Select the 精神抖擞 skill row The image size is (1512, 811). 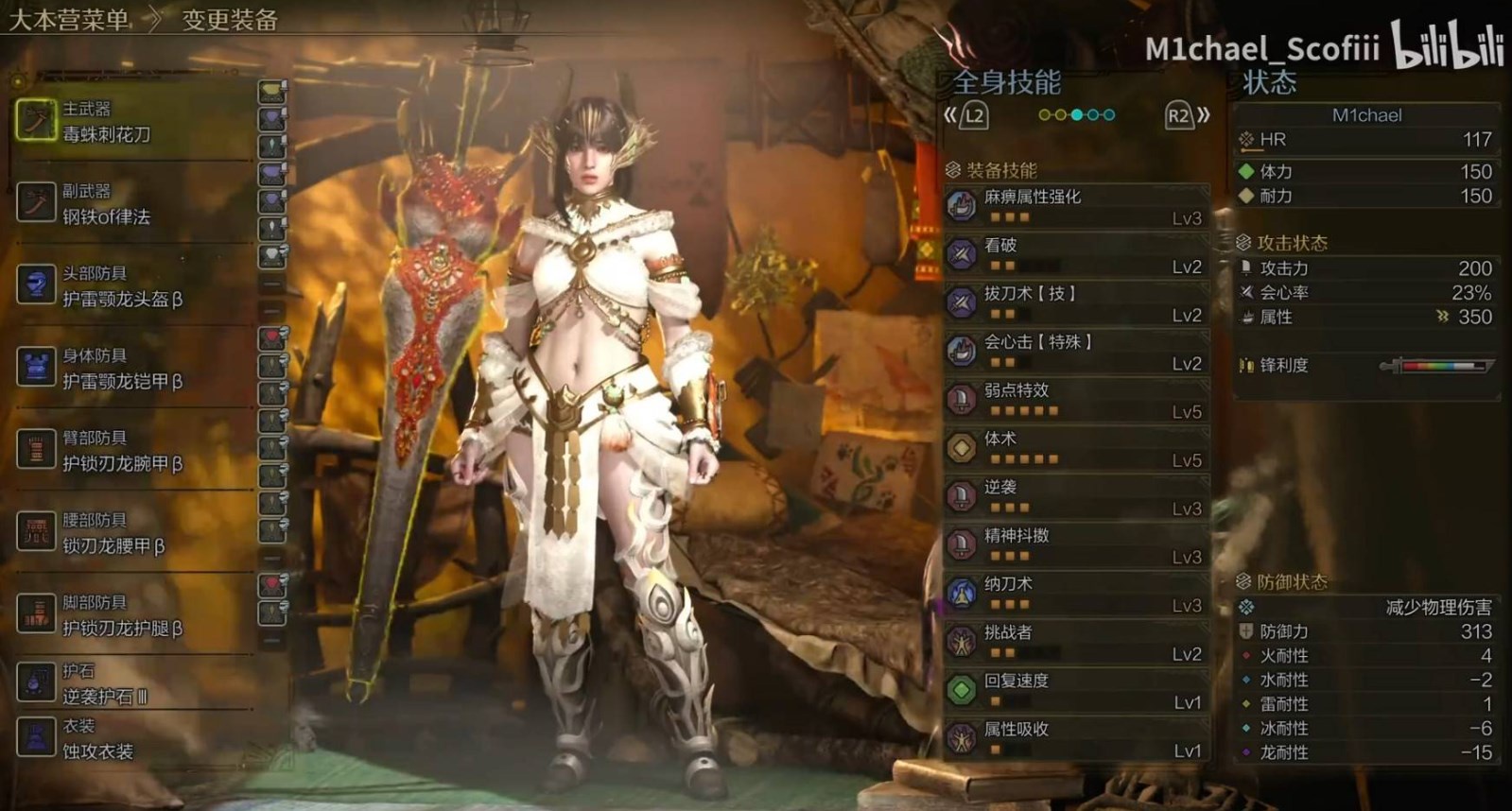click(x=1077, y=545)
